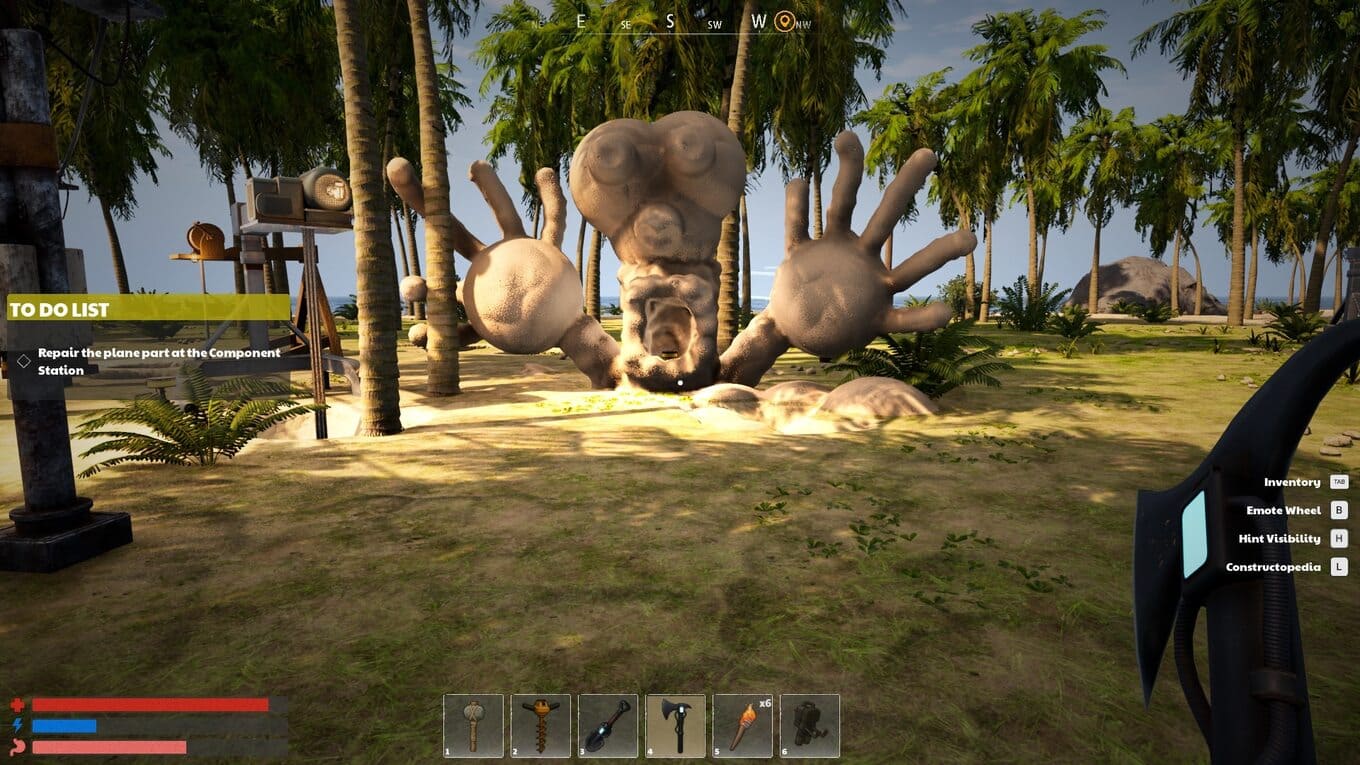This screenshot has height=765, width=1360.
Task: Open the To Do List objective tracker
Action: coord(148,309)
